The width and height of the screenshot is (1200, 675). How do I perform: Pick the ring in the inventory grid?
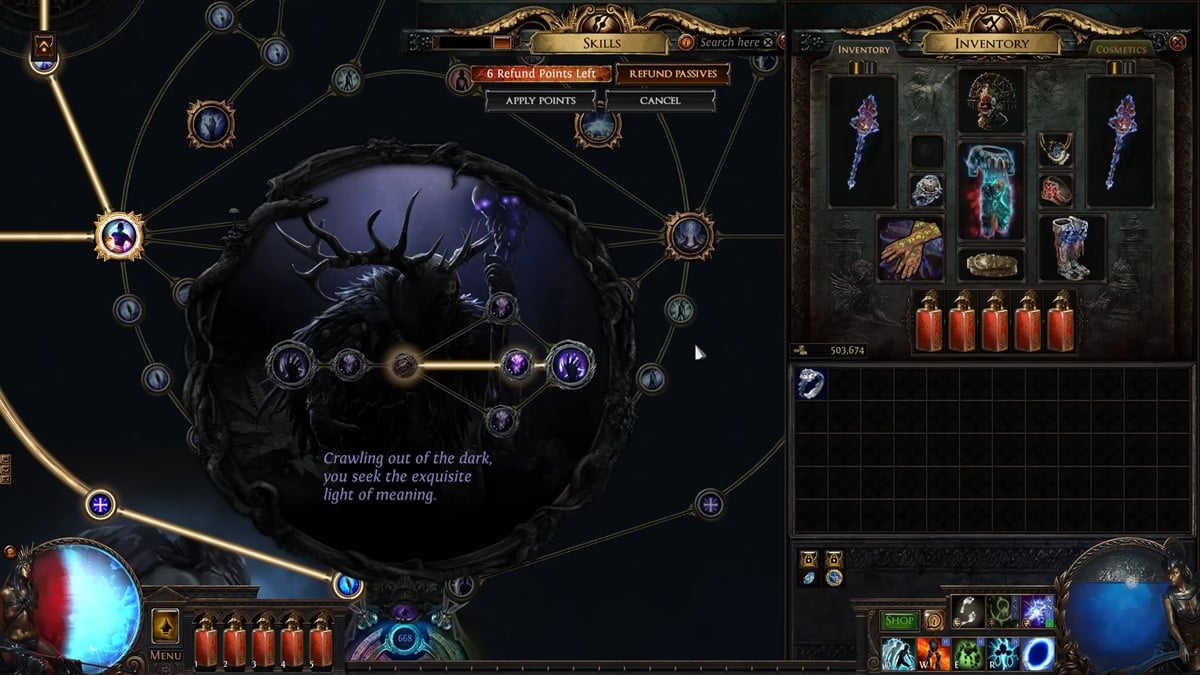click(811, 384)
